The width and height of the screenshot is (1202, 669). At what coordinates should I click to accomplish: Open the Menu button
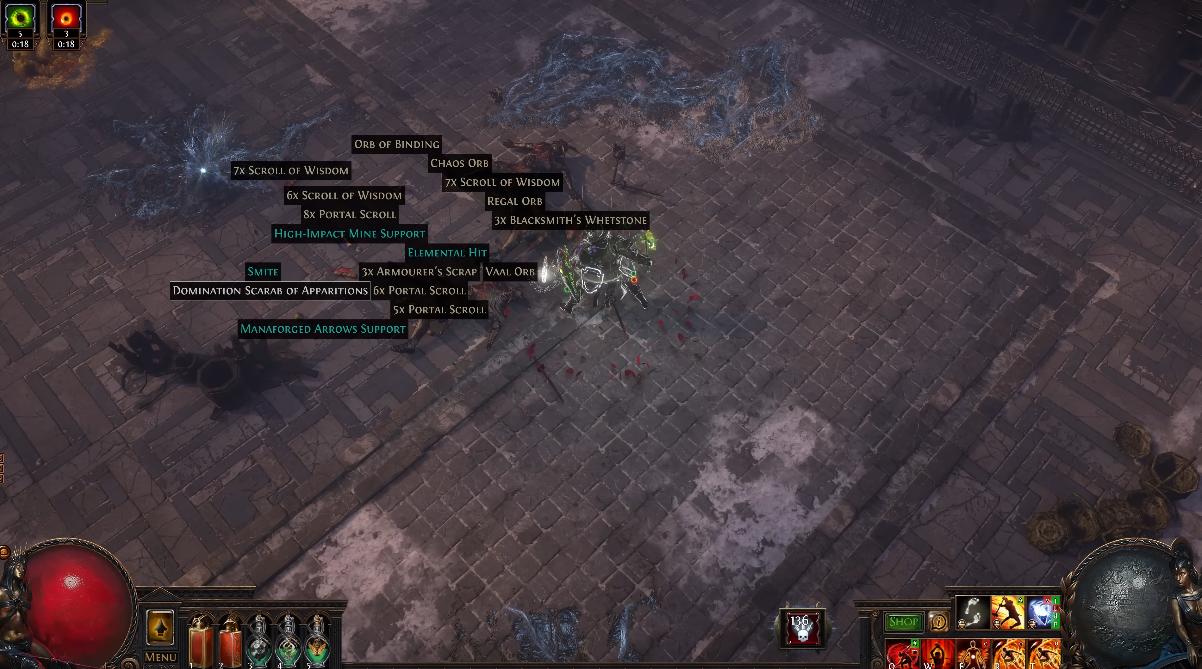160,657
